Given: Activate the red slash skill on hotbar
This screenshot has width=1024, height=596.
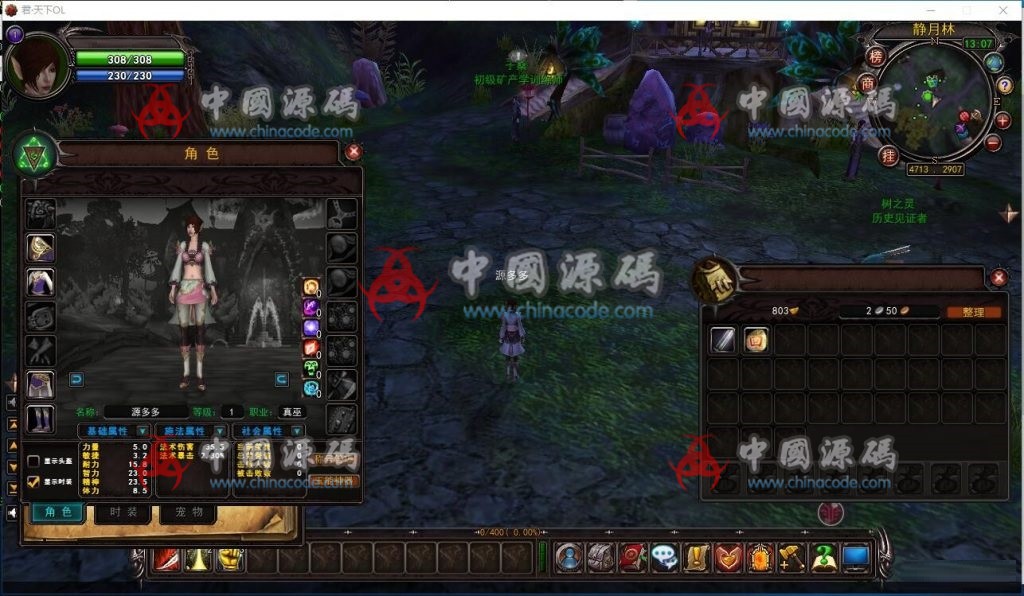Looking at the screenshot, I should coord(165,559).
